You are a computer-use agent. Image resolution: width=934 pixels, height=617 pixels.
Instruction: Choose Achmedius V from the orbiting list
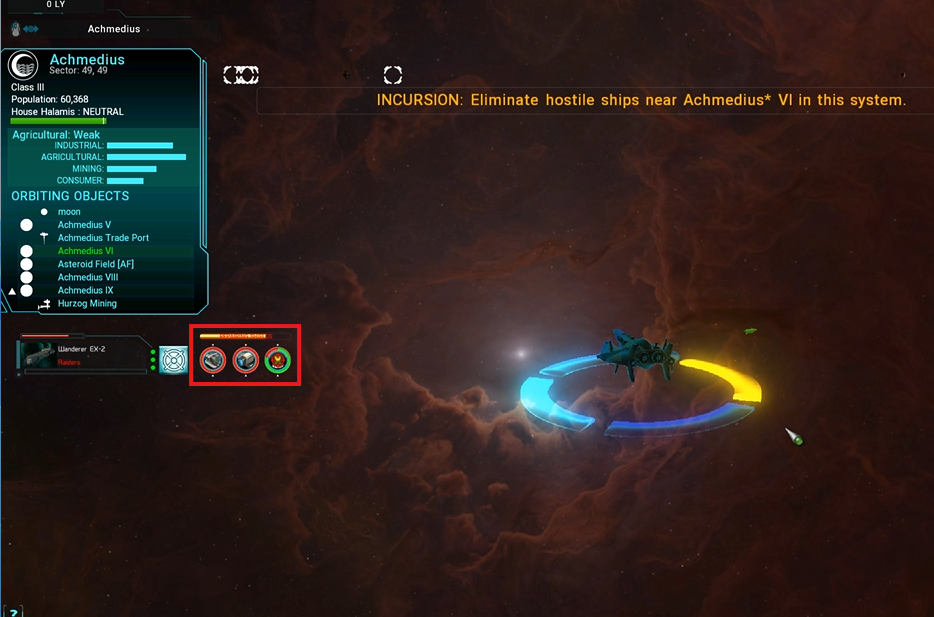pos(84,225)
